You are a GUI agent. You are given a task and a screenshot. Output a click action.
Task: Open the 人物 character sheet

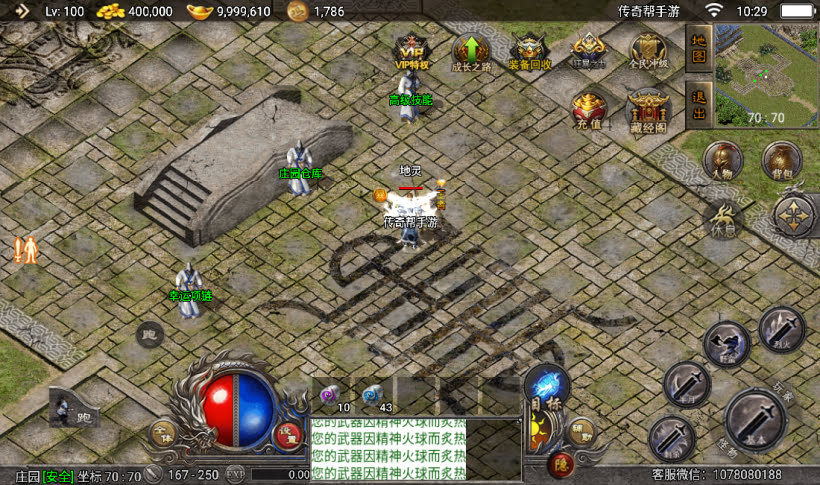coord(723,162)
